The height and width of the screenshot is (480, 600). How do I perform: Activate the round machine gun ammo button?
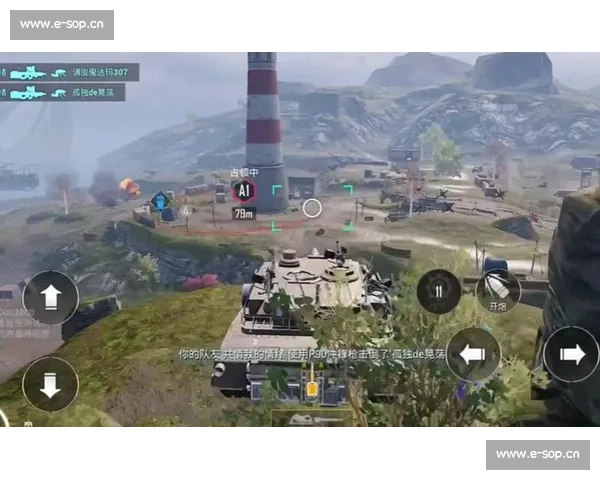coord(438,291)
